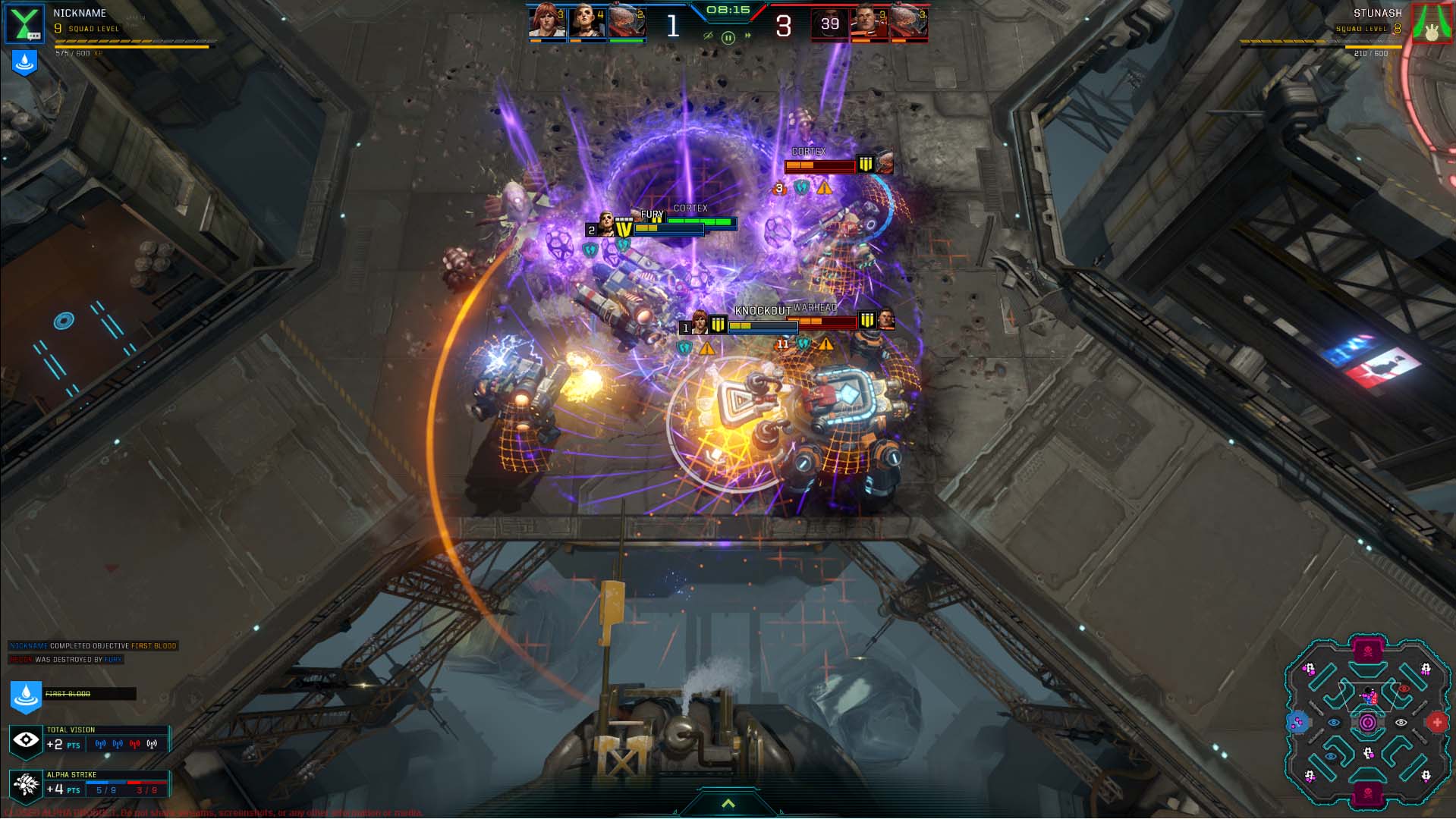
Task: Select the blue team brain-creature portrait
Action: coord(627,22)
